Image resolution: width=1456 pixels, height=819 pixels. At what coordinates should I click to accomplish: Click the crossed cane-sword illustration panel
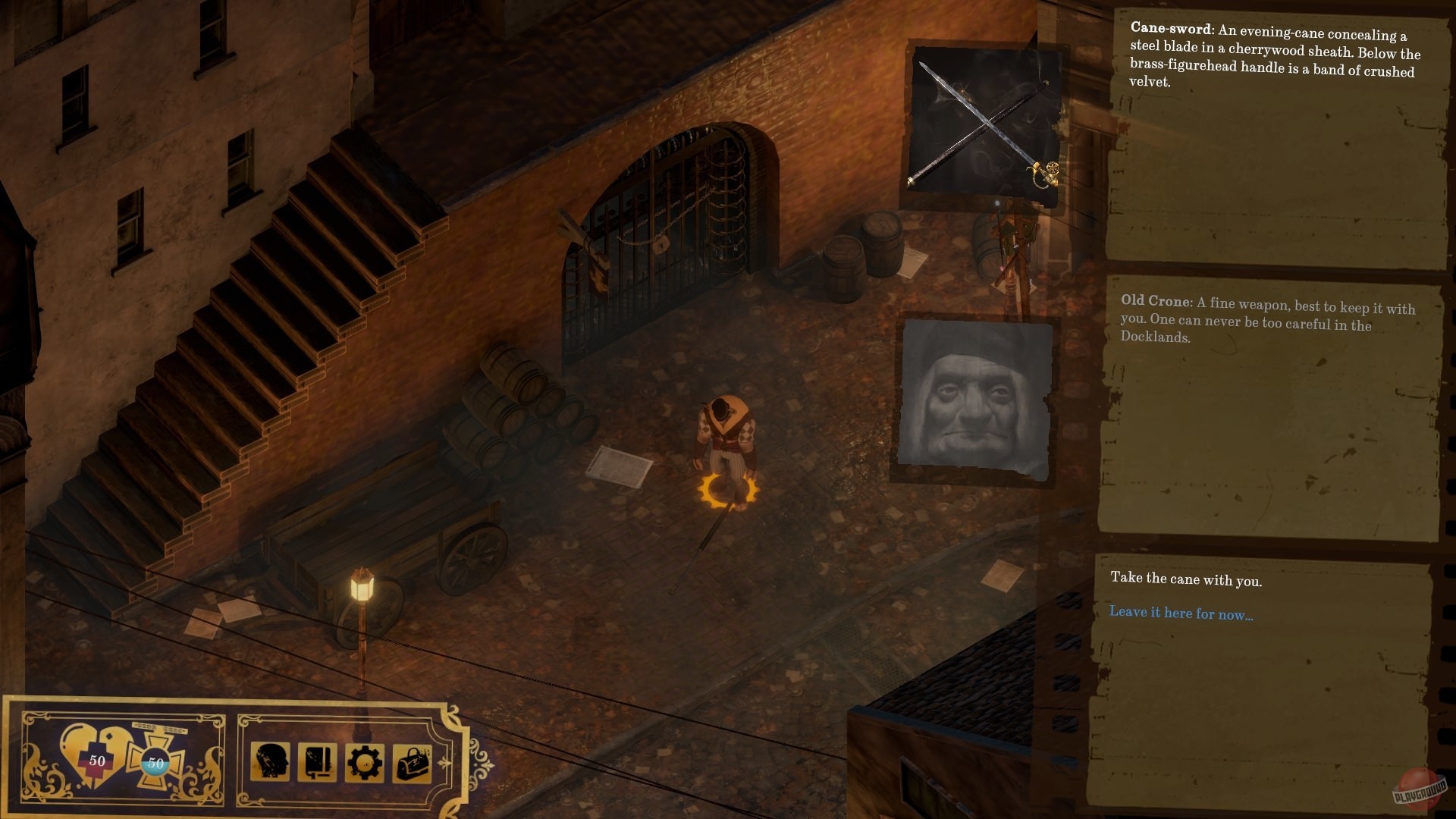click(x=986, y=121)
